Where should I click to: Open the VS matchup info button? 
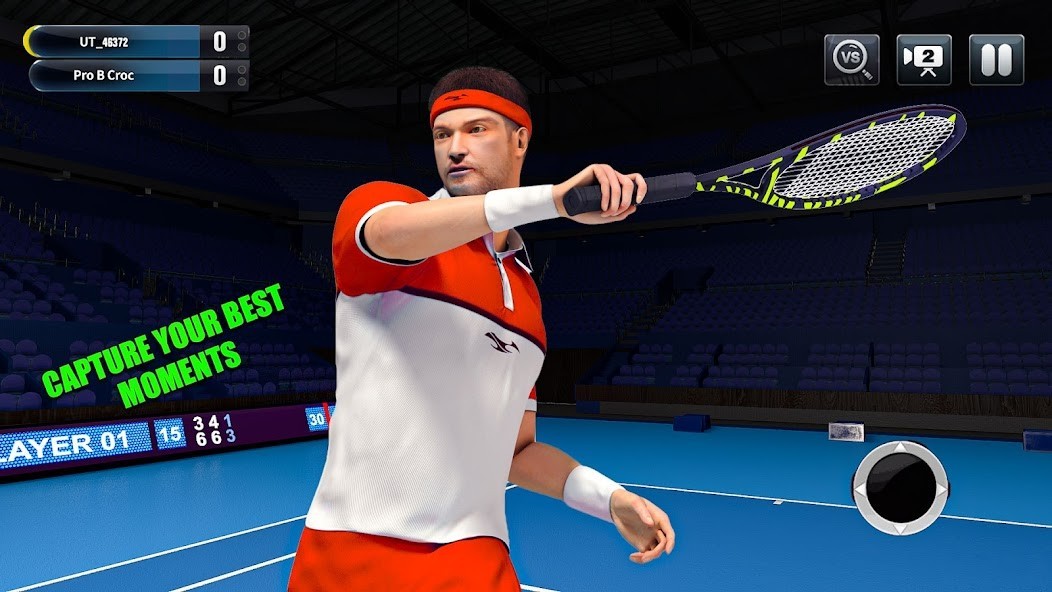click(x=852, y=60)
